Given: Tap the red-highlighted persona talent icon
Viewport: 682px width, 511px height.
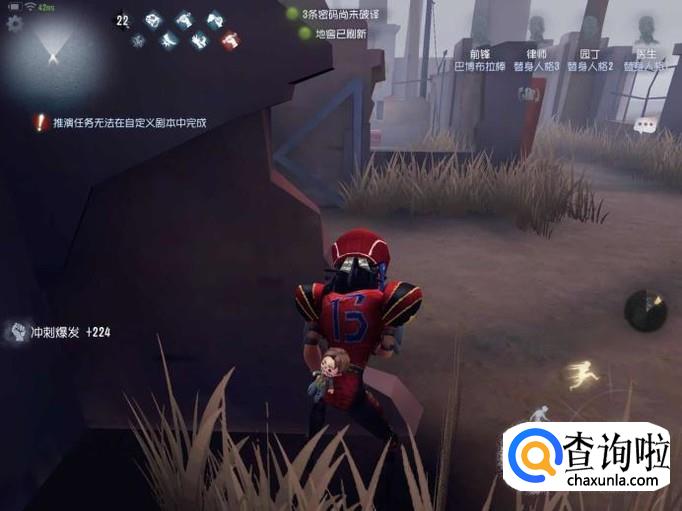Looking at the screenshot, I should pos(231,40).
